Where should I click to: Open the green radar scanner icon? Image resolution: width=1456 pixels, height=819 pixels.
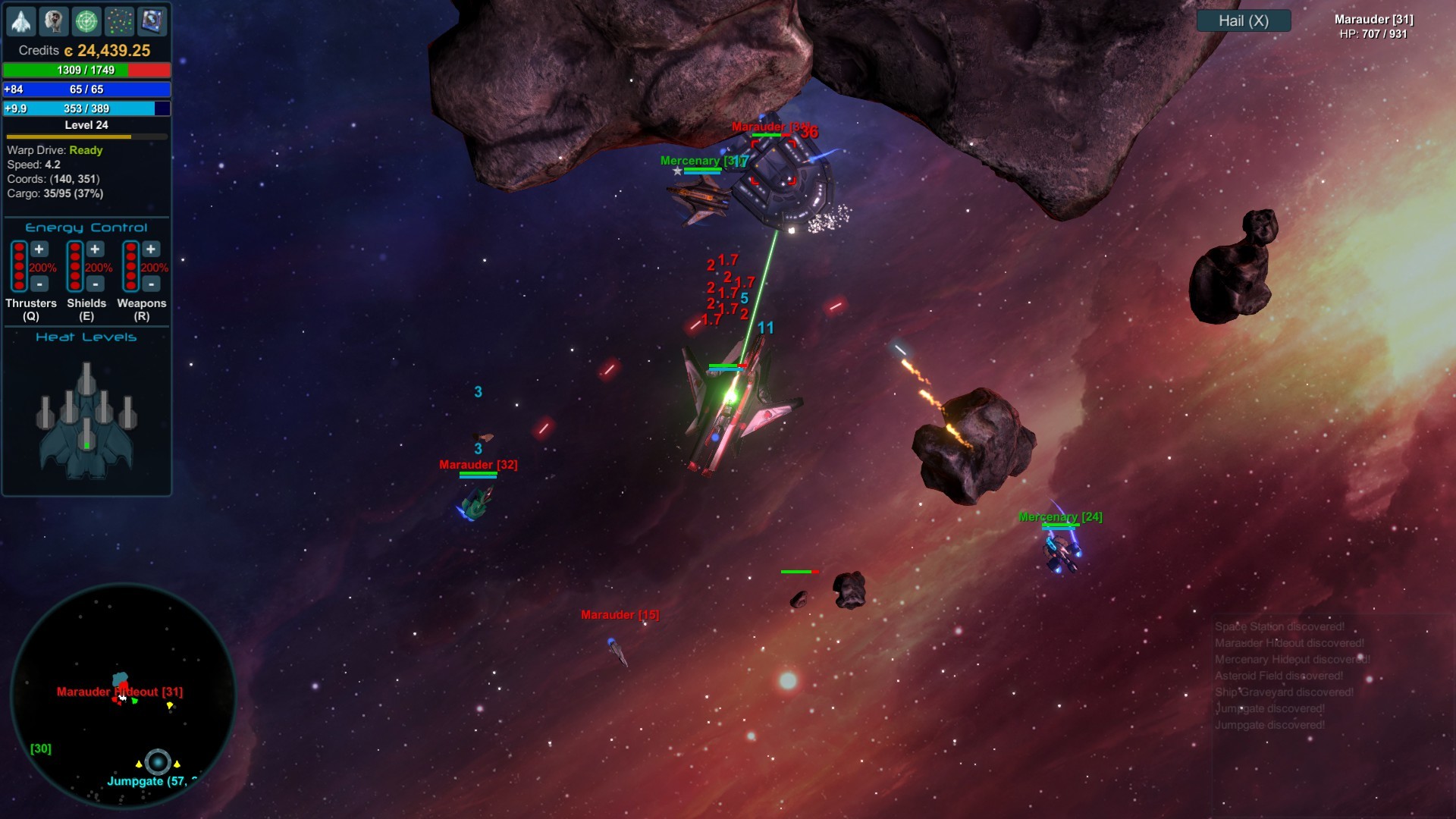(86, 21)
